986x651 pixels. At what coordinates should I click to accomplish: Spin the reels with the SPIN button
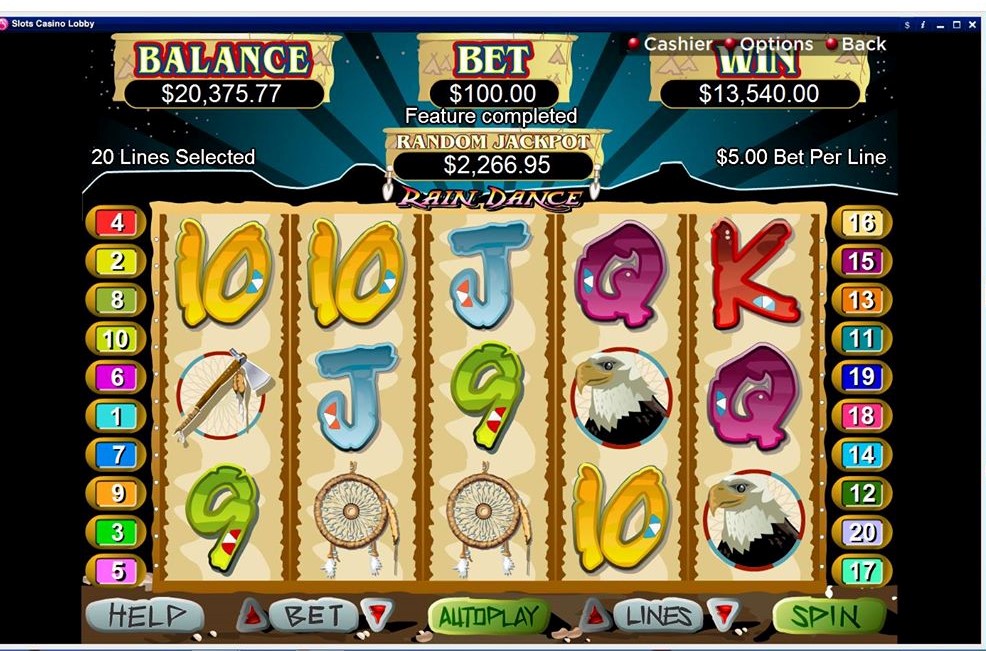point(828,616)
